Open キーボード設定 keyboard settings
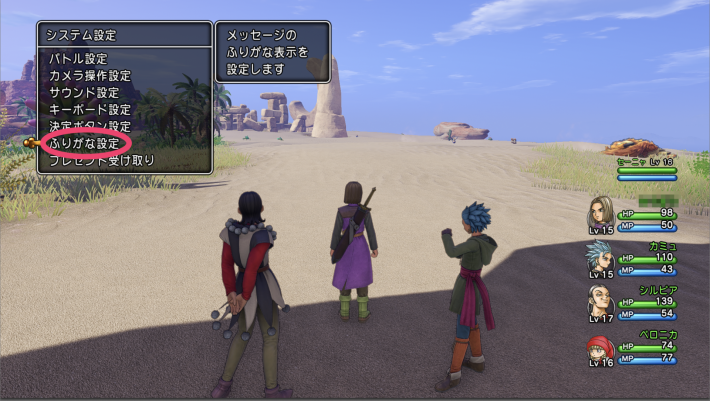The height and width of the screenshot is (401, 710). click(x=90, y=110)
